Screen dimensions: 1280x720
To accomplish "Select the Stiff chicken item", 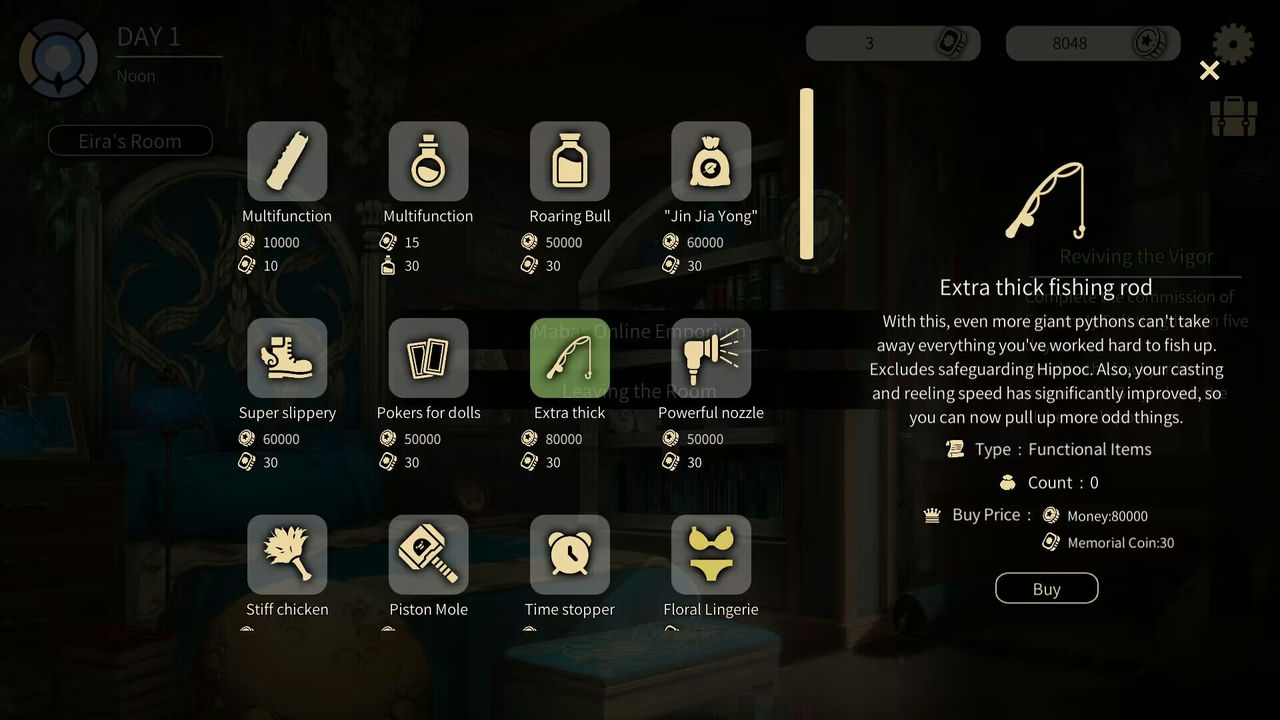I will 287,555.
